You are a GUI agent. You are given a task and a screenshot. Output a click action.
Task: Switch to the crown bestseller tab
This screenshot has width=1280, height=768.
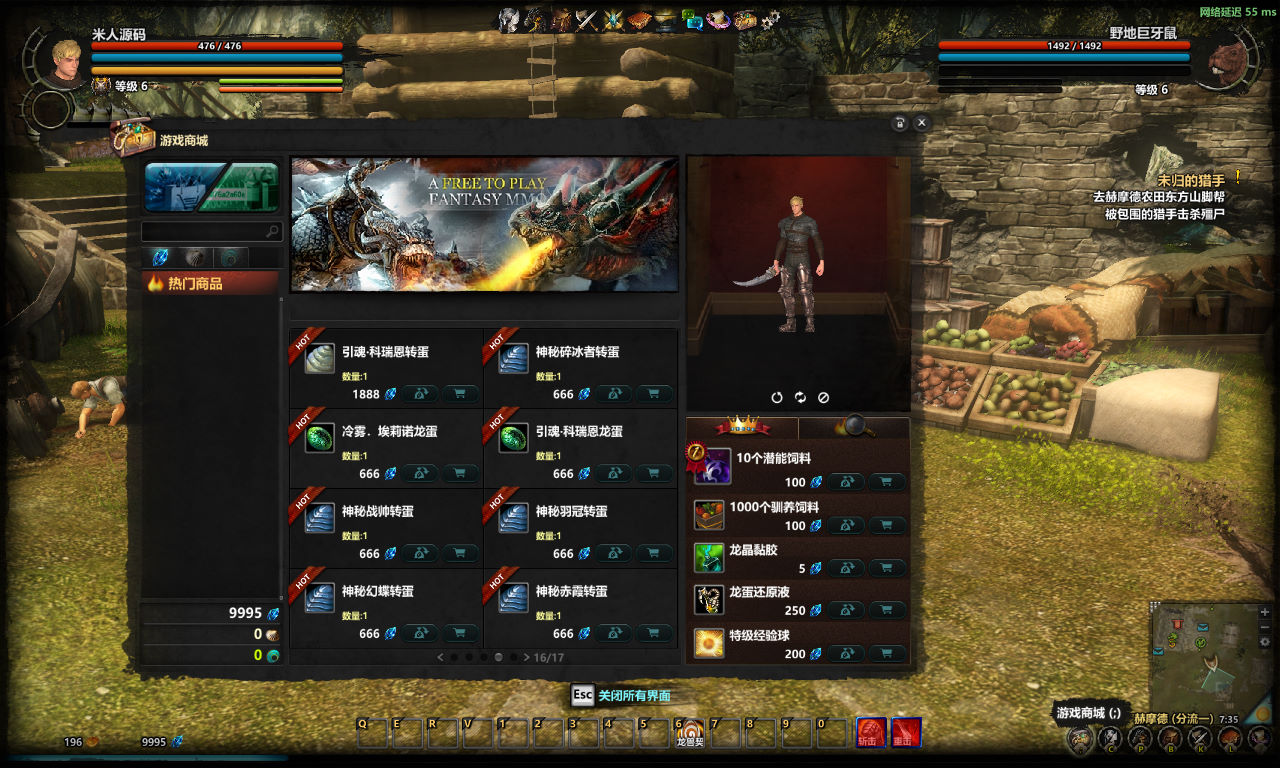pos(742,427)
